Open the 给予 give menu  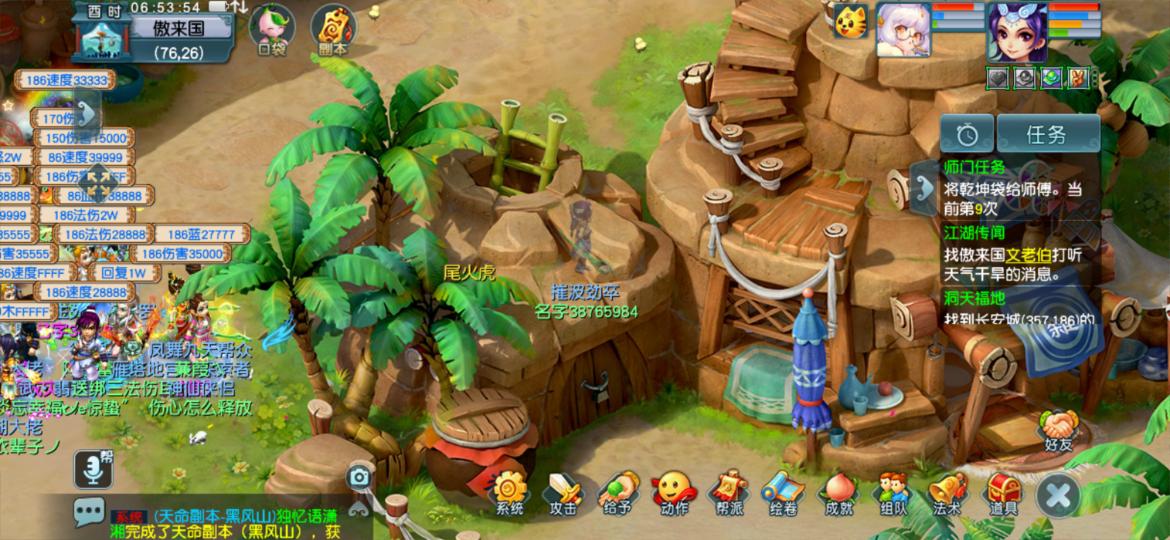pyautogui.click(x=618, y=493)
